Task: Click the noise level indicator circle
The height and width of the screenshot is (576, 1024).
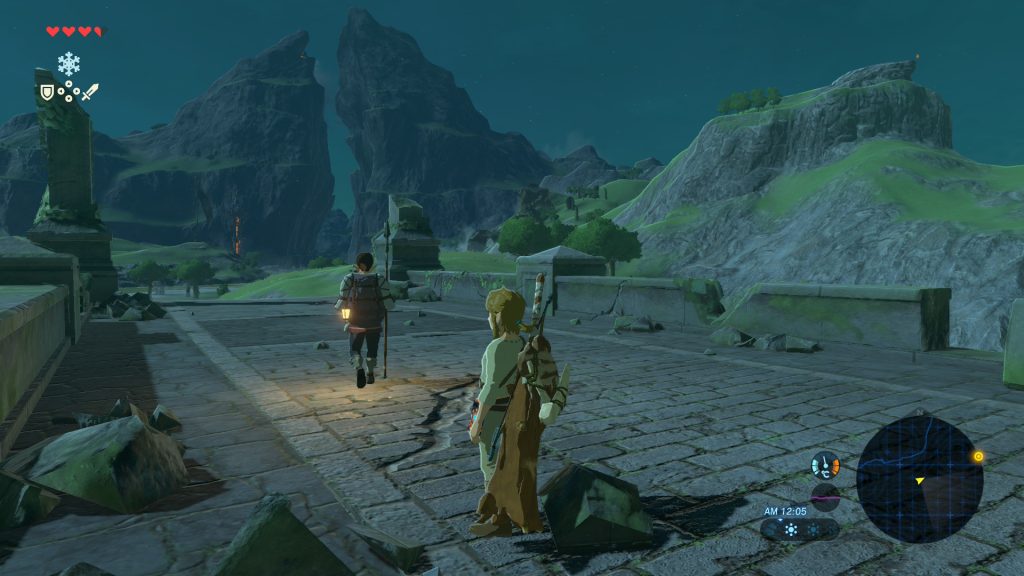Action: [825, 497]
